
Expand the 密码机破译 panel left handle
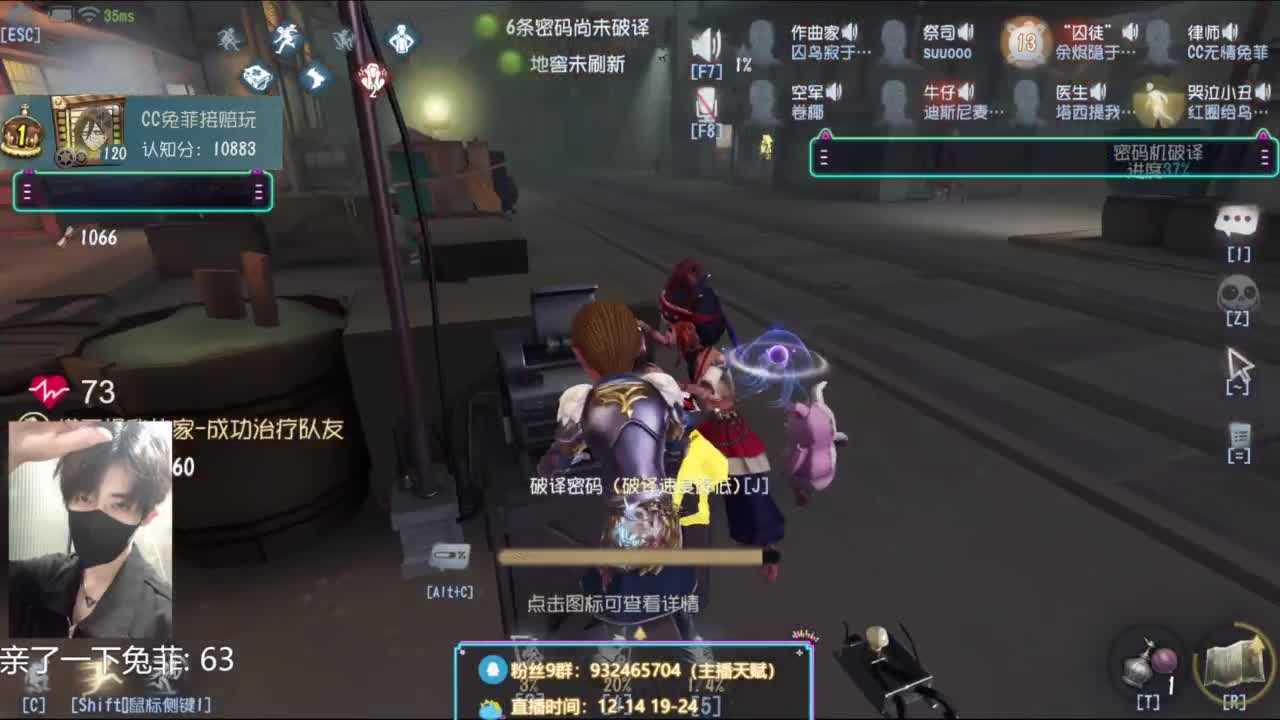(823, 158)
